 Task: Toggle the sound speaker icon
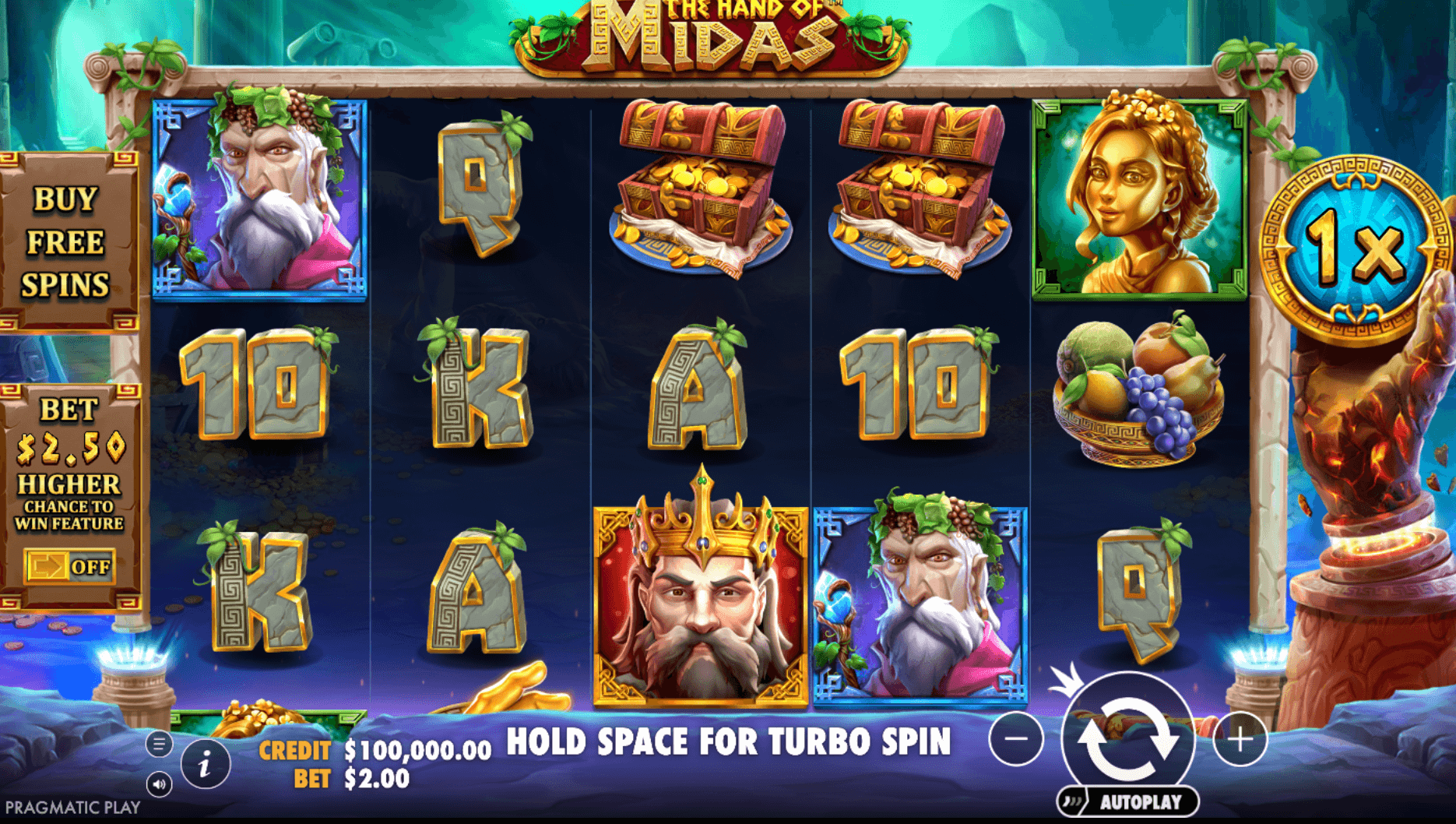(x=159, y=784)
